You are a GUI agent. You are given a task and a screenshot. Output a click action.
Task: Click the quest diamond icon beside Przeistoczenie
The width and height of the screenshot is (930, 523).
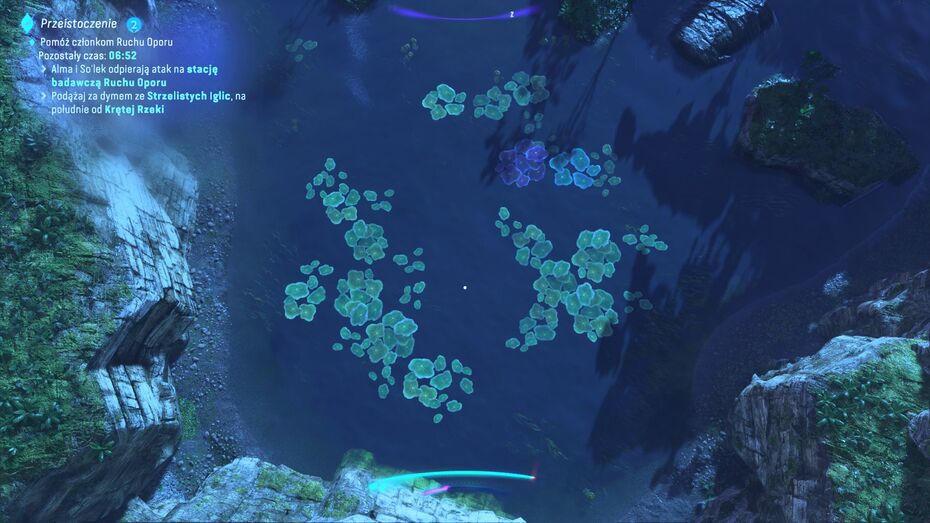click(x=27, y=23)
